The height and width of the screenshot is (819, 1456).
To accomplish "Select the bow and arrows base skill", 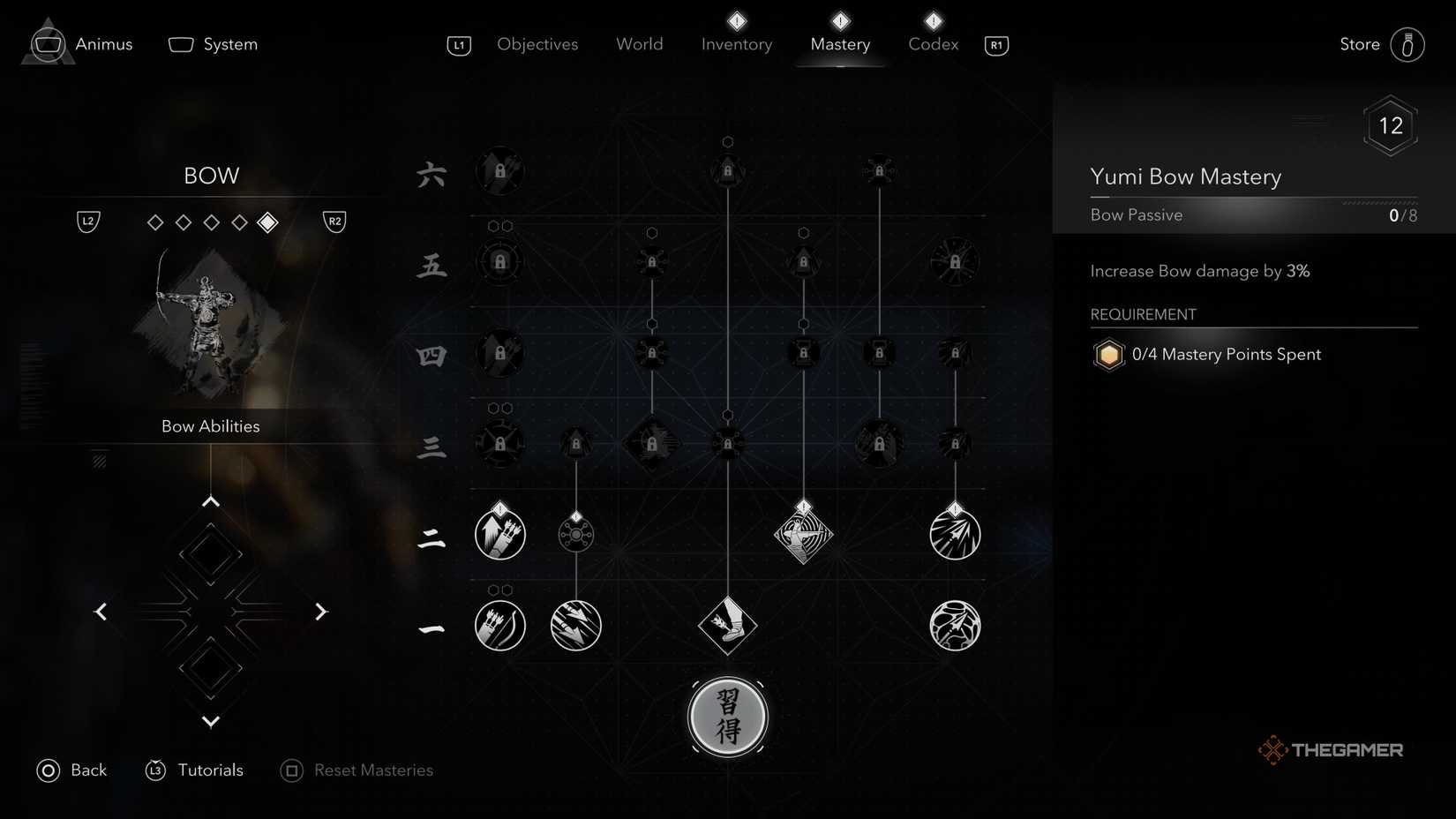I will [500, 627].
